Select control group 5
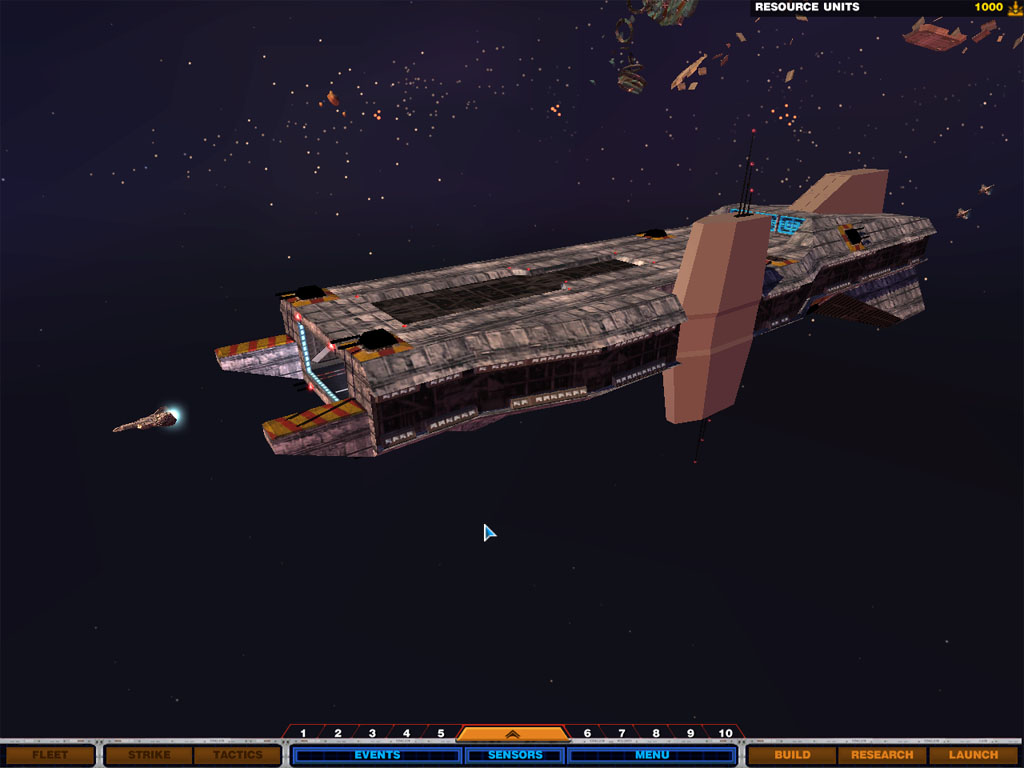Viewport: 1024px width, 768px height. (441, 734)
